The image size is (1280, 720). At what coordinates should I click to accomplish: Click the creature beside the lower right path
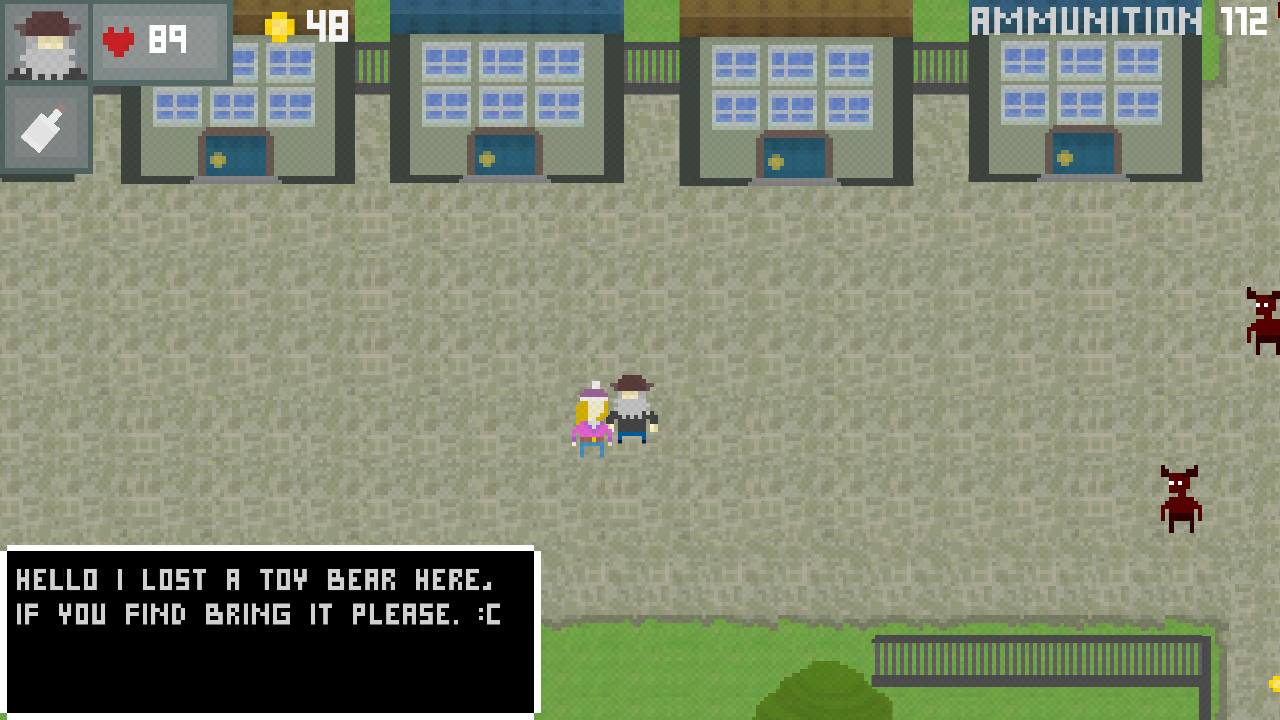1178,497
